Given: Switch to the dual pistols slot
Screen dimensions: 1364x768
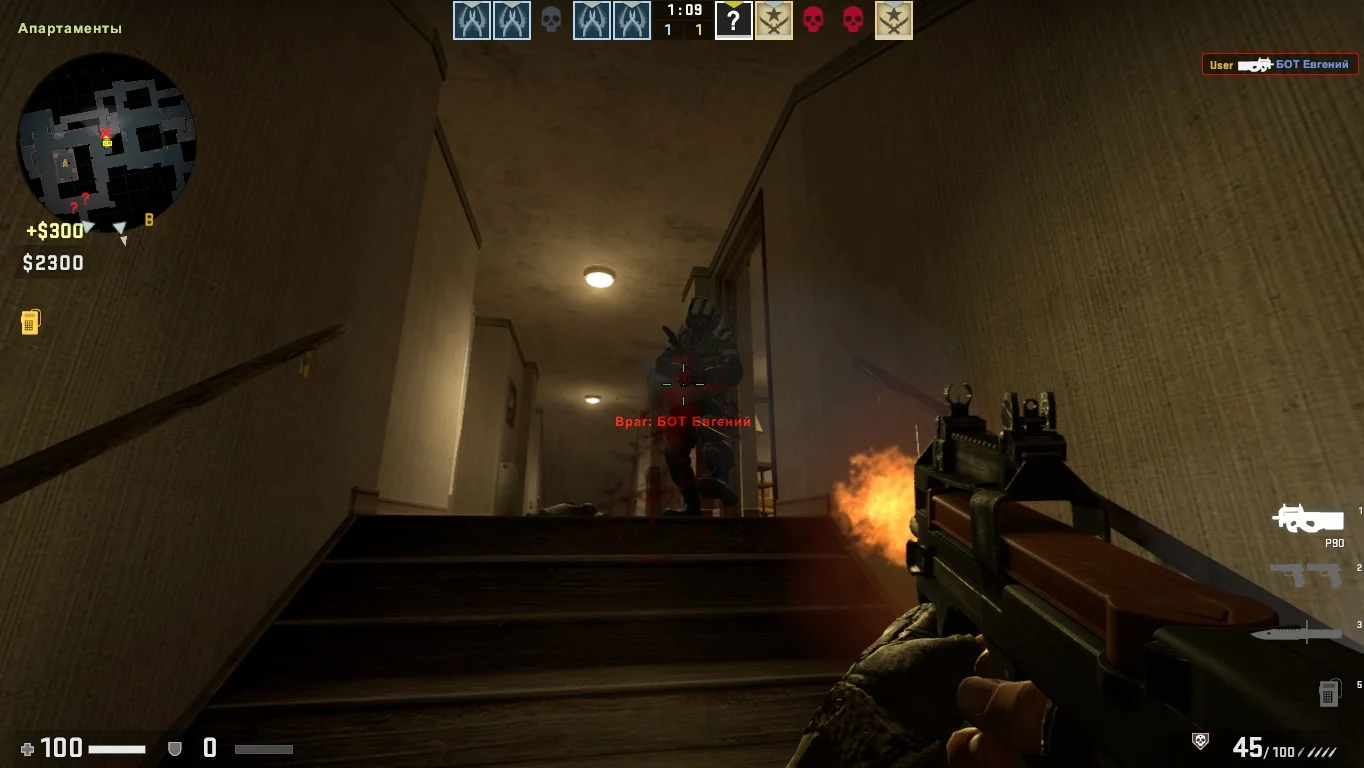Looking at the screenshot, I should (1305, 575).
